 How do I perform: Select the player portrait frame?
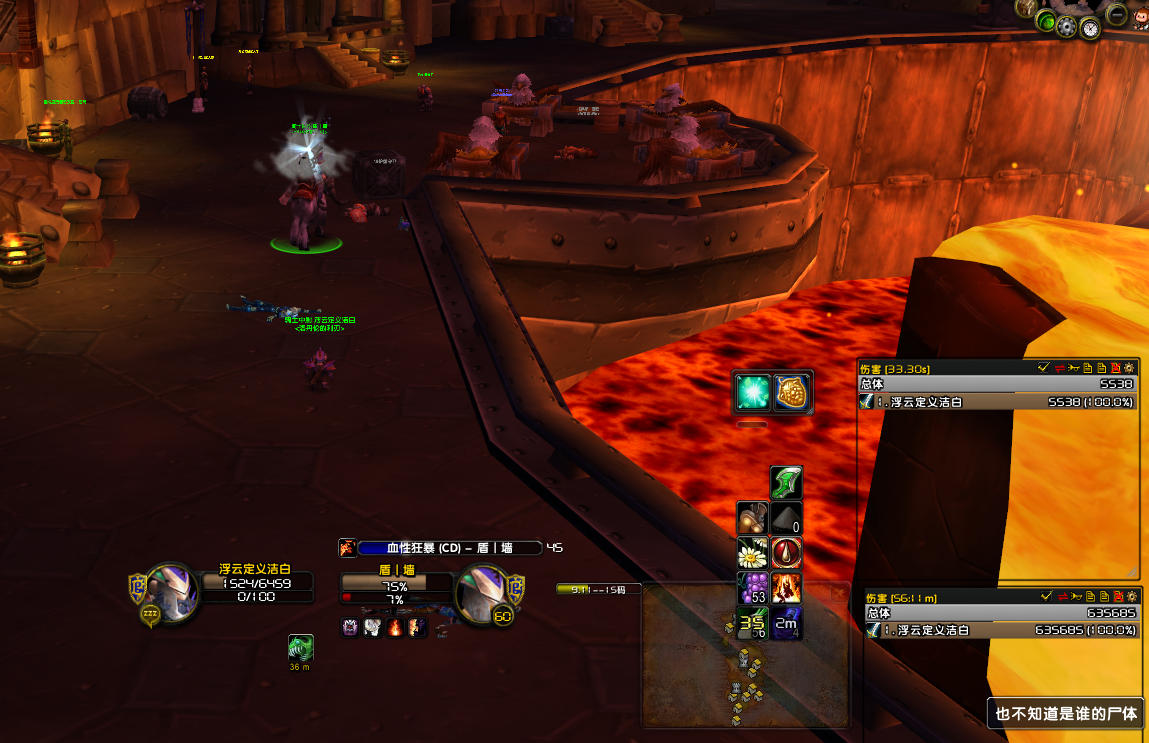pos(171,590)
